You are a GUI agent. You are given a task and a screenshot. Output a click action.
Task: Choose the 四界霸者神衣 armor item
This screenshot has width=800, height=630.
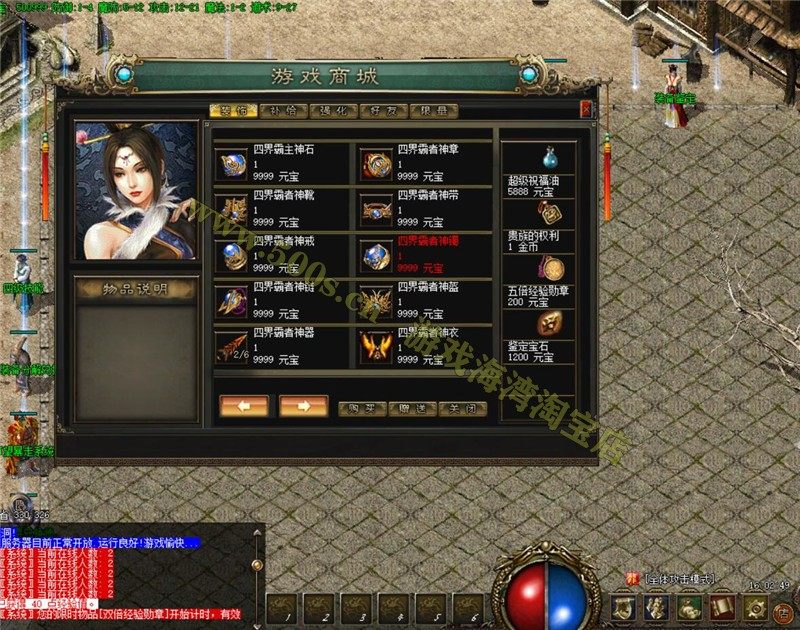[377, 345]
